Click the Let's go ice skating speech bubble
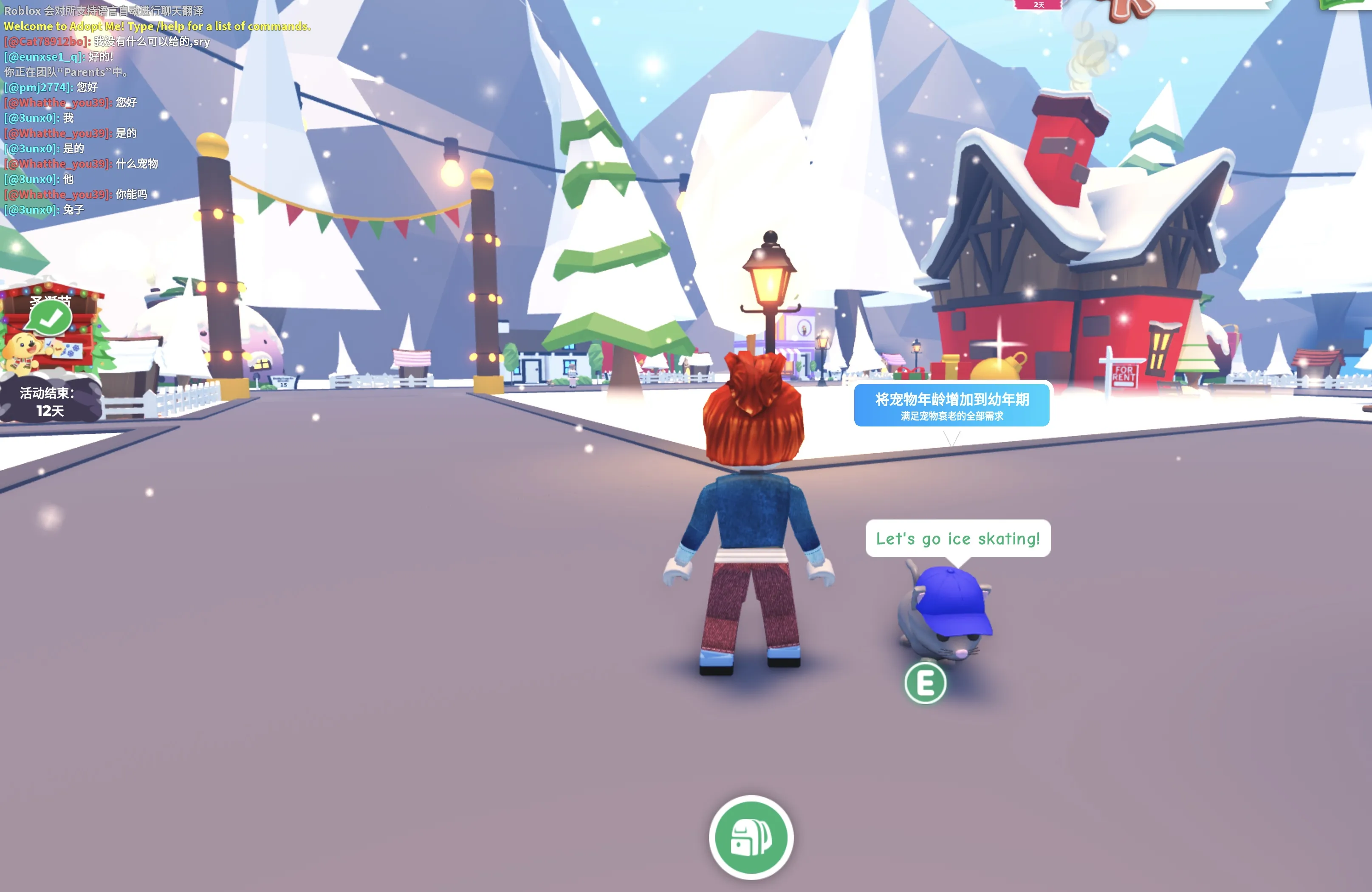 (959, 538)
